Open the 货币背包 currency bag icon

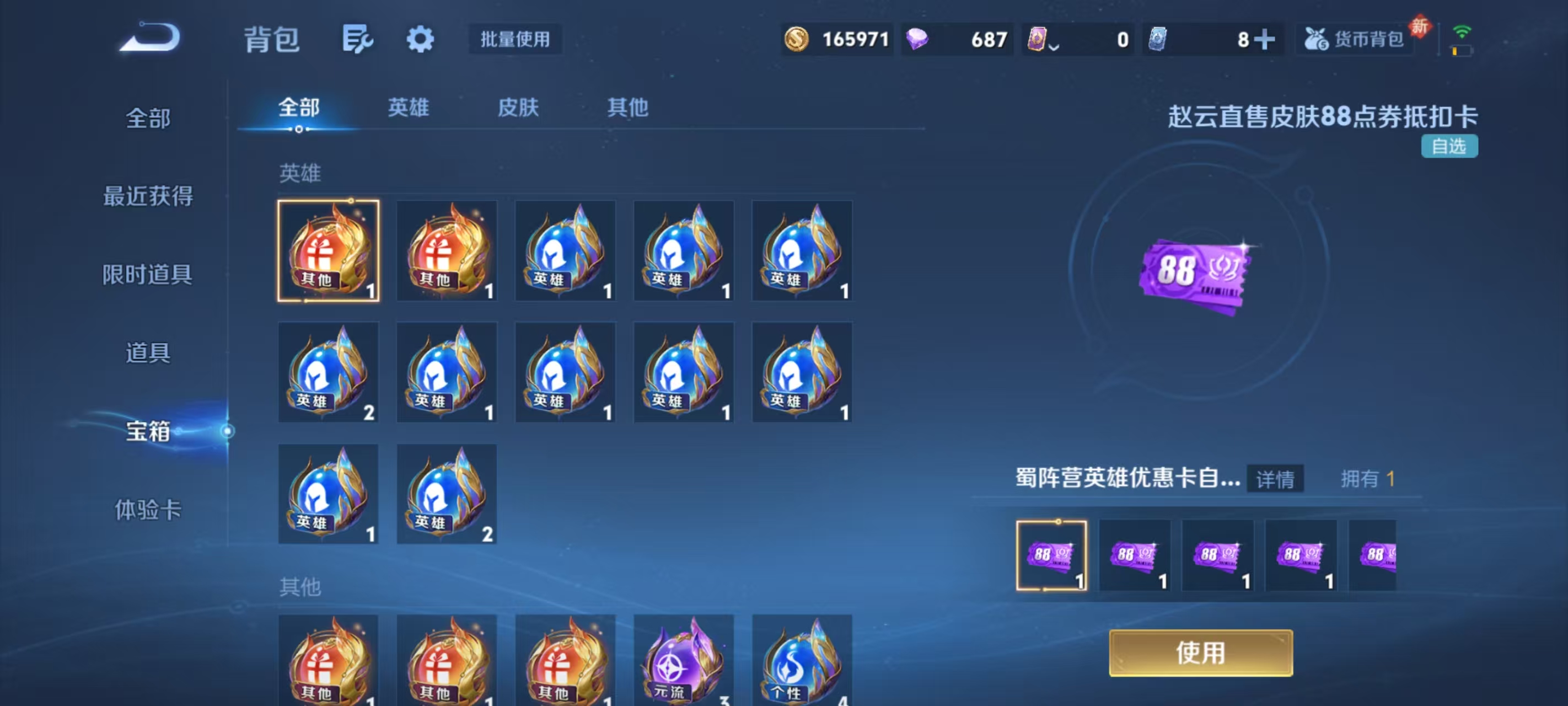pos(1354,39)
